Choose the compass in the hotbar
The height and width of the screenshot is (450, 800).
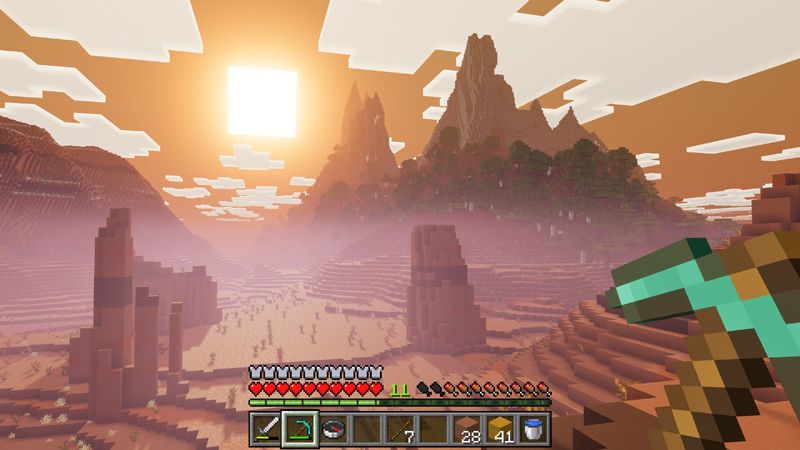[x=334, y=429]
